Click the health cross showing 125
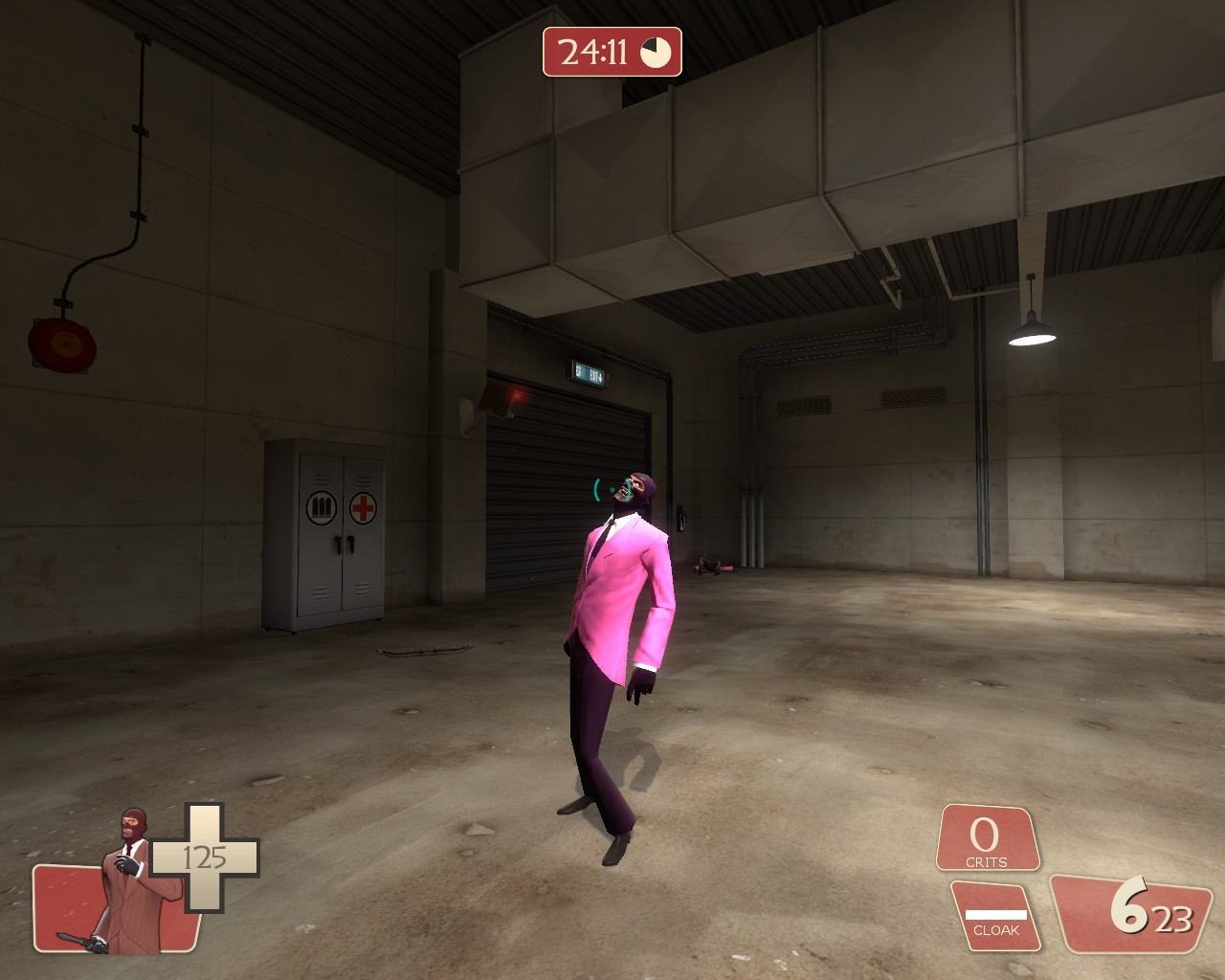1225x980 pixels. [x=203, y=858]
